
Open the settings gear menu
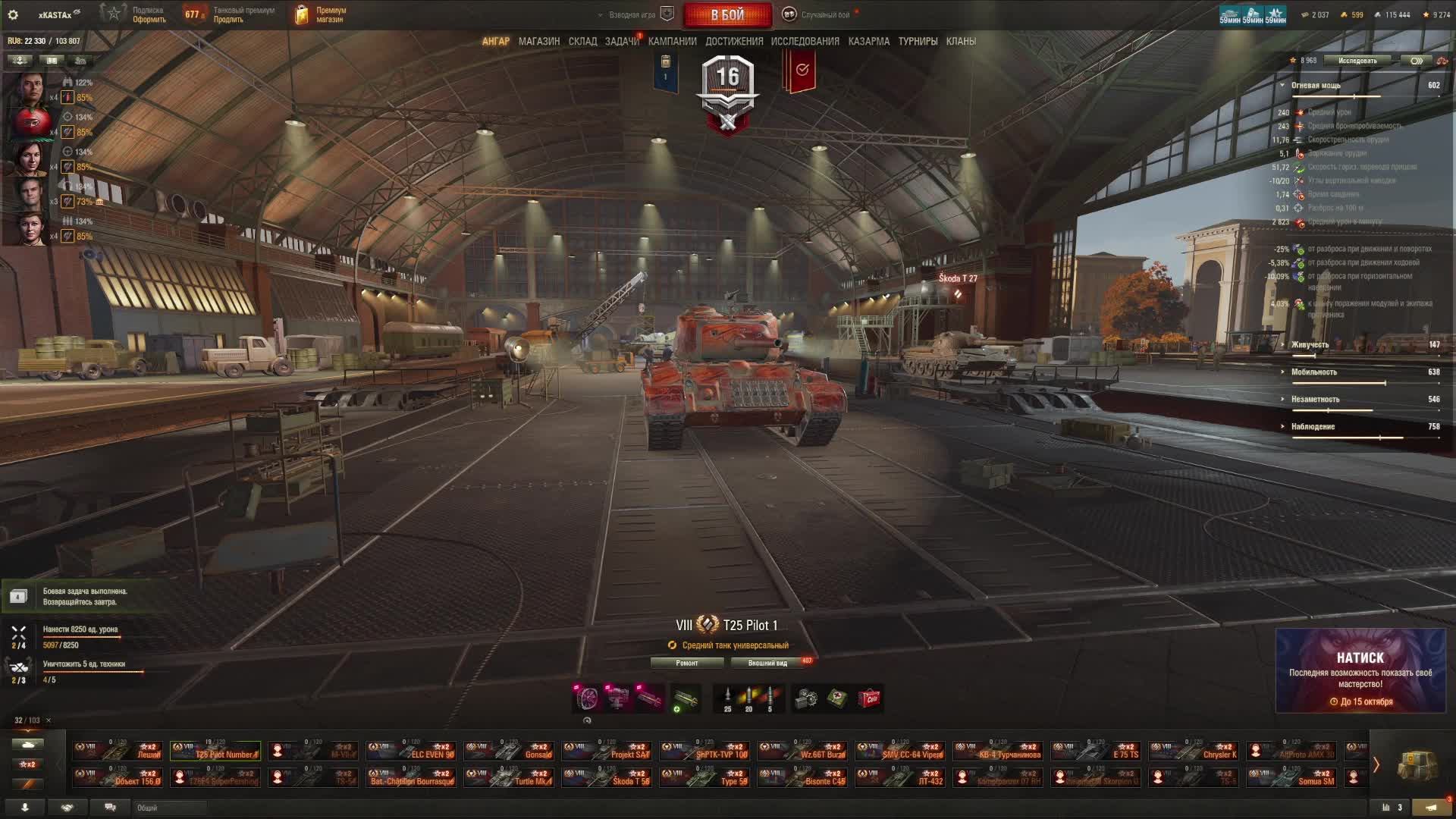pyautogui.click(x=13, y=14)
